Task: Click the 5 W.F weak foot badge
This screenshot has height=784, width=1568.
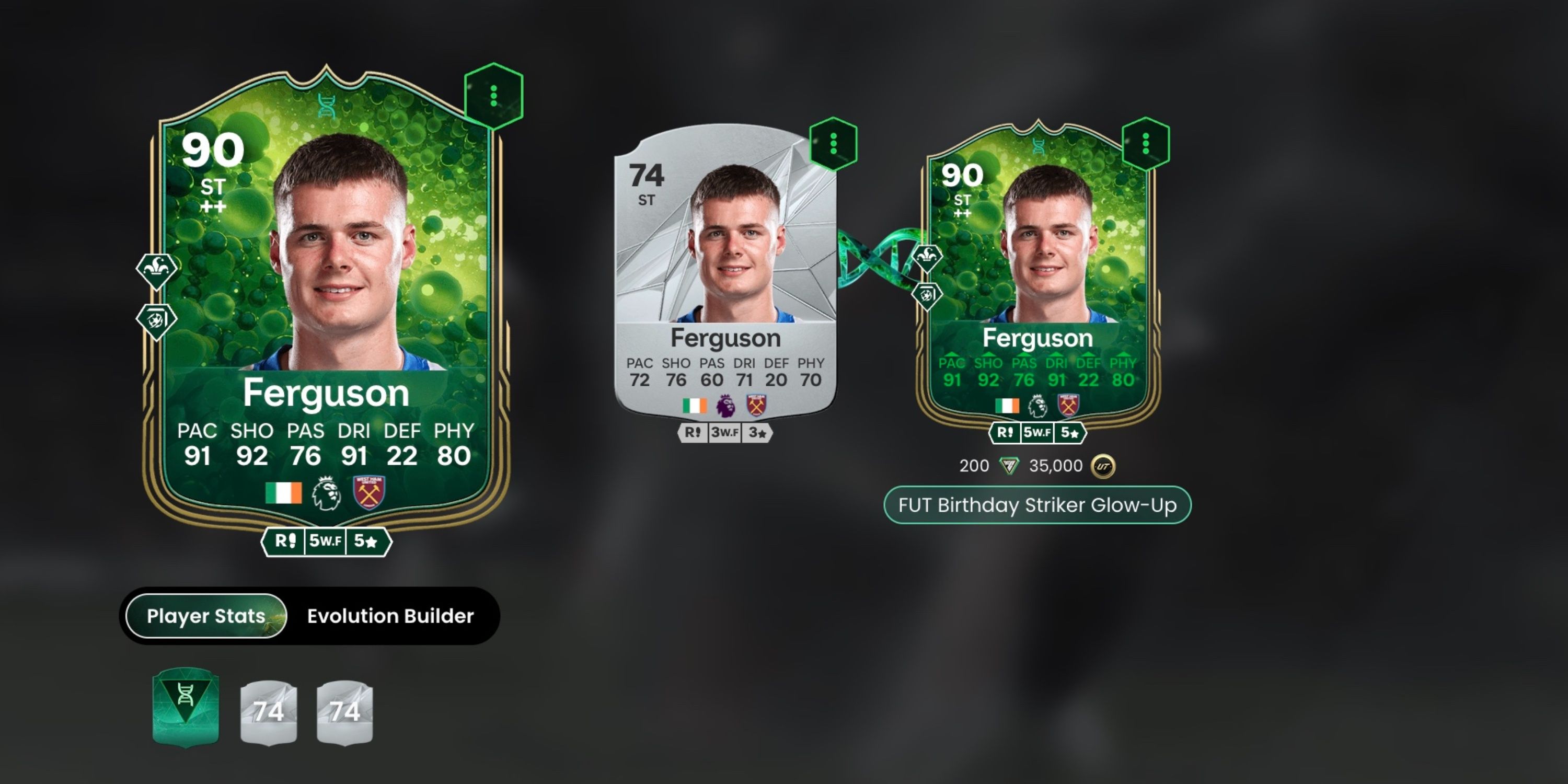Action: pos(326,541)
